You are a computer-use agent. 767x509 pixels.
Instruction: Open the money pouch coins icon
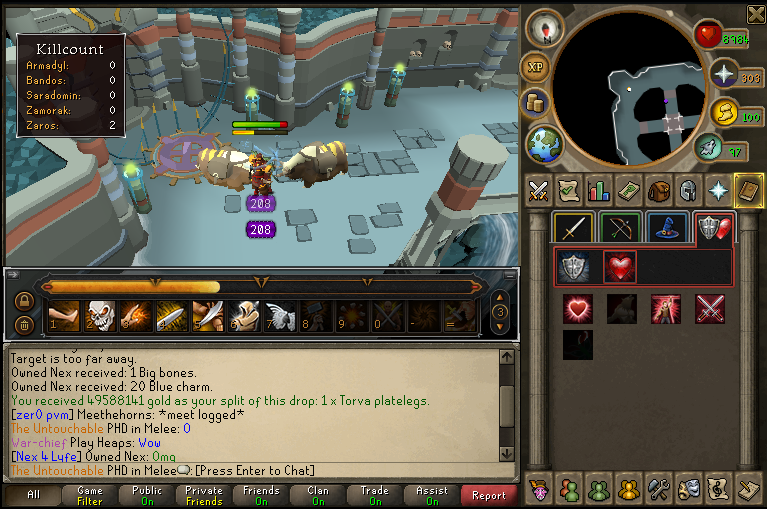(x=535, y=104)
